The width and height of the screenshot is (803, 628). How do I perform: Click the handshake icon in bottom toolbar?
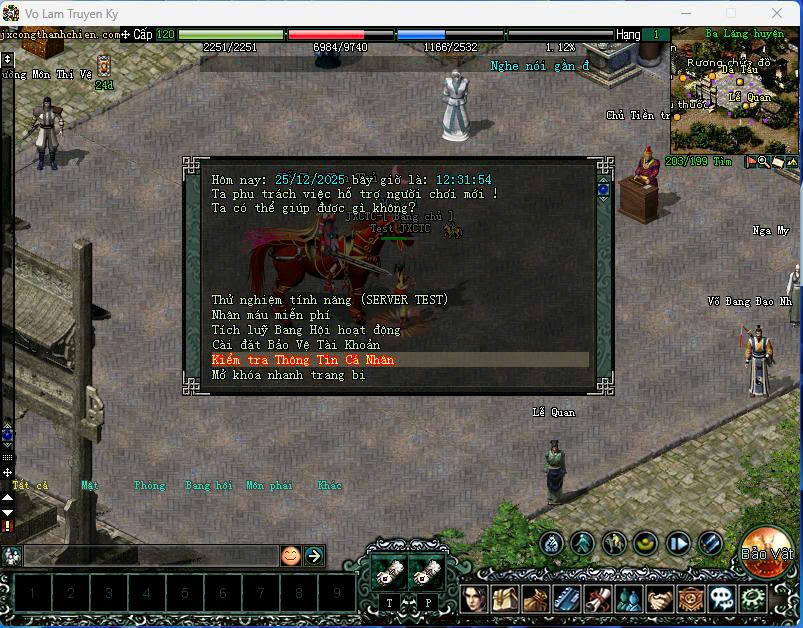click(x=660, y=599)
